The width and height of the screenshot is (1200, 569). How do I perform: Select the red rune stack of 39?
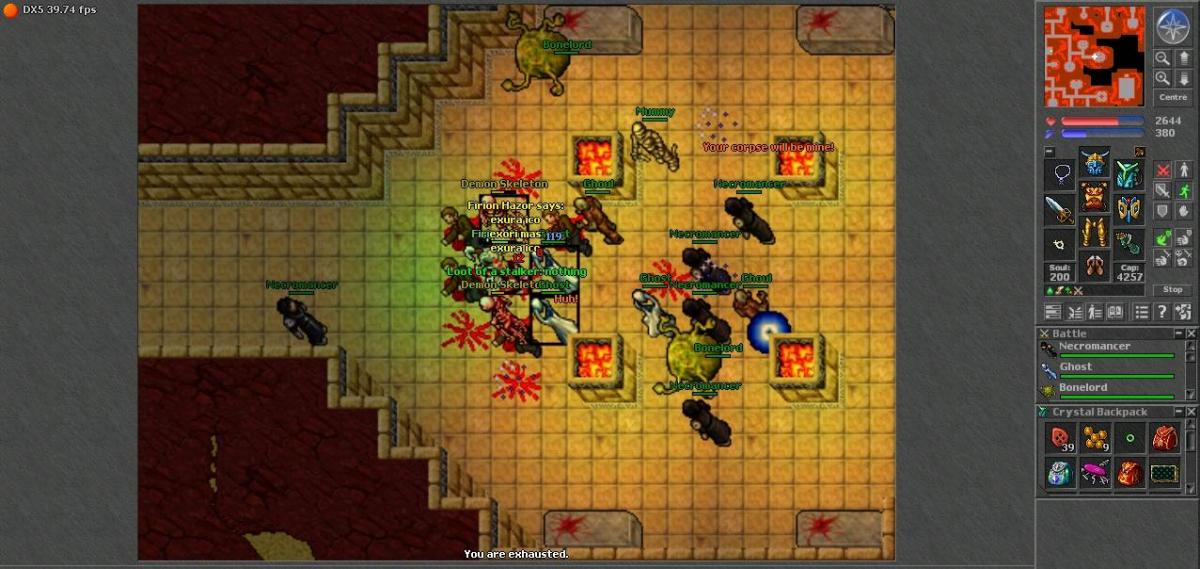(x=1060, y=438)
